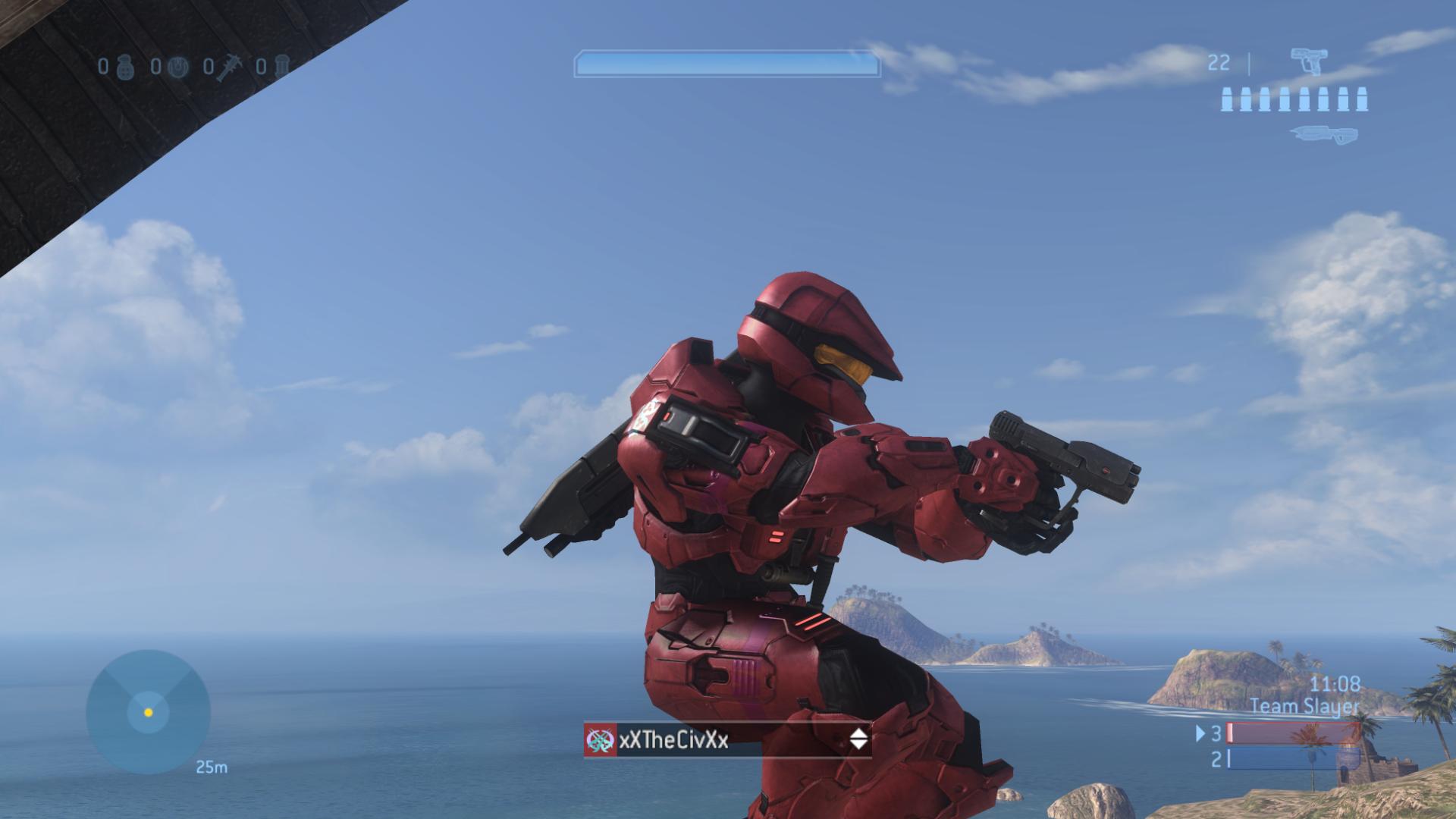Select the magnum pistol weapon icon

pyautogui.click(x=1309, y=62)
